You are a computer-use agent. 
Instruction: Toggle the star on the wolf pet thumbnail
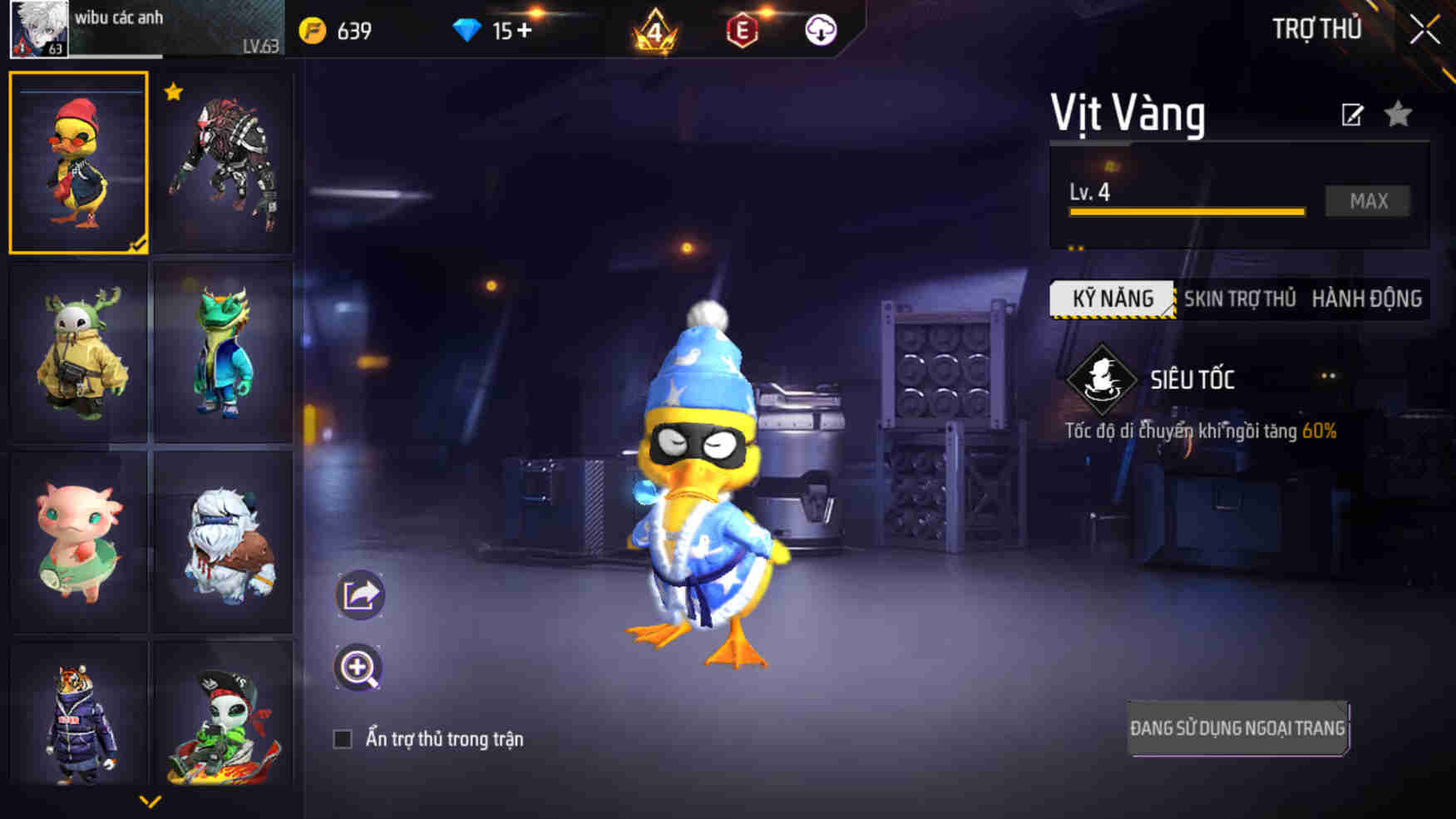tap(172, 91)
